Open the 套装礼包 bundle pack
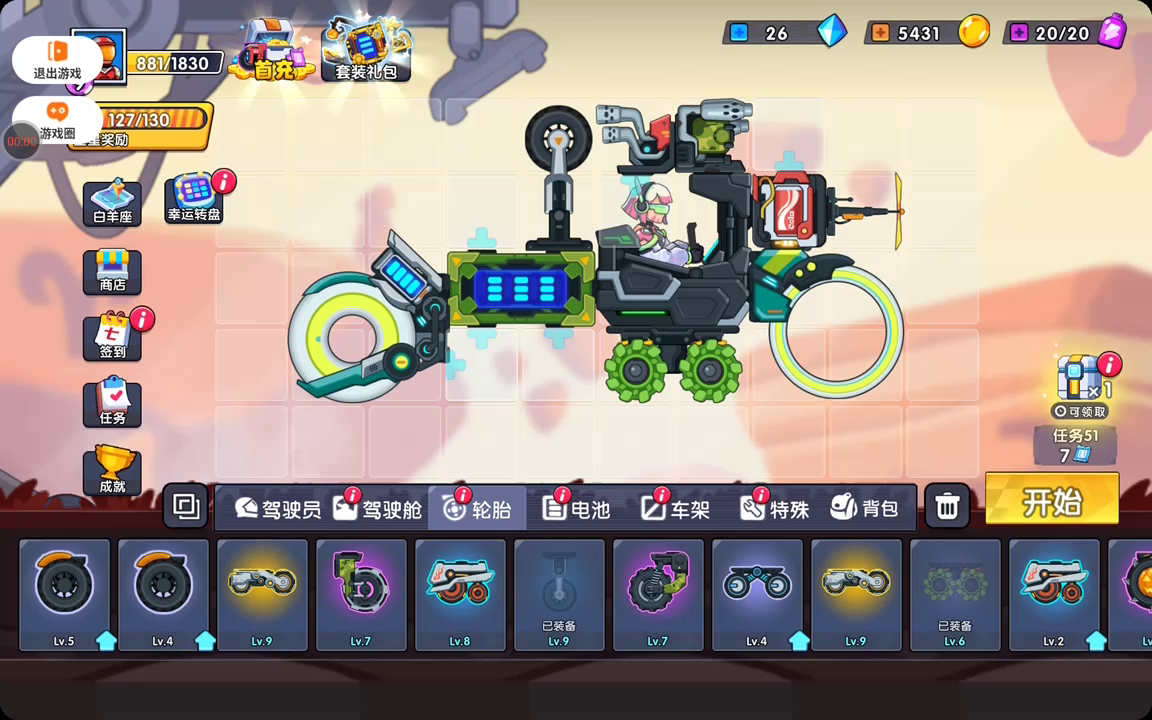This screenshot has width=1152, height=720. tap(365, 52)
